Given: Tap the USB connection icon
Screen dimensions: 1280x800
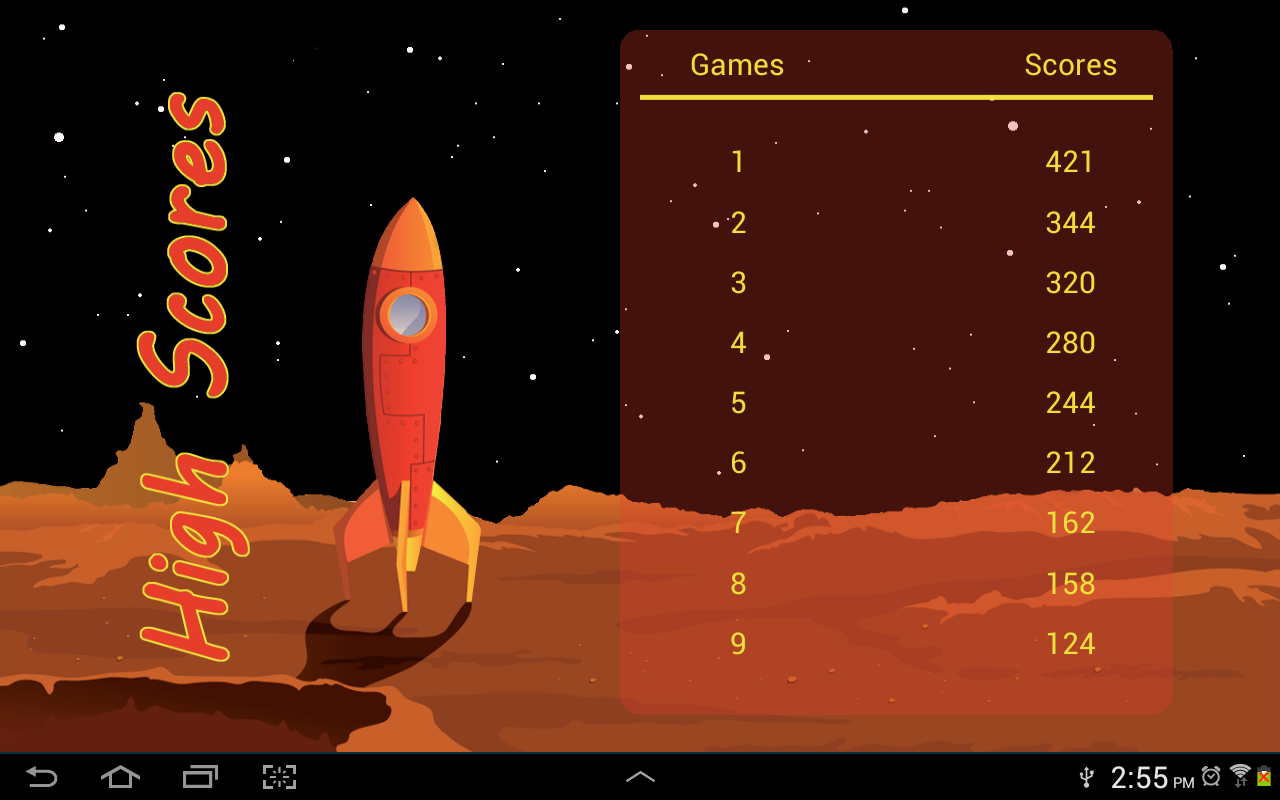Looking at the screenshot, I should coord(1086,777).
